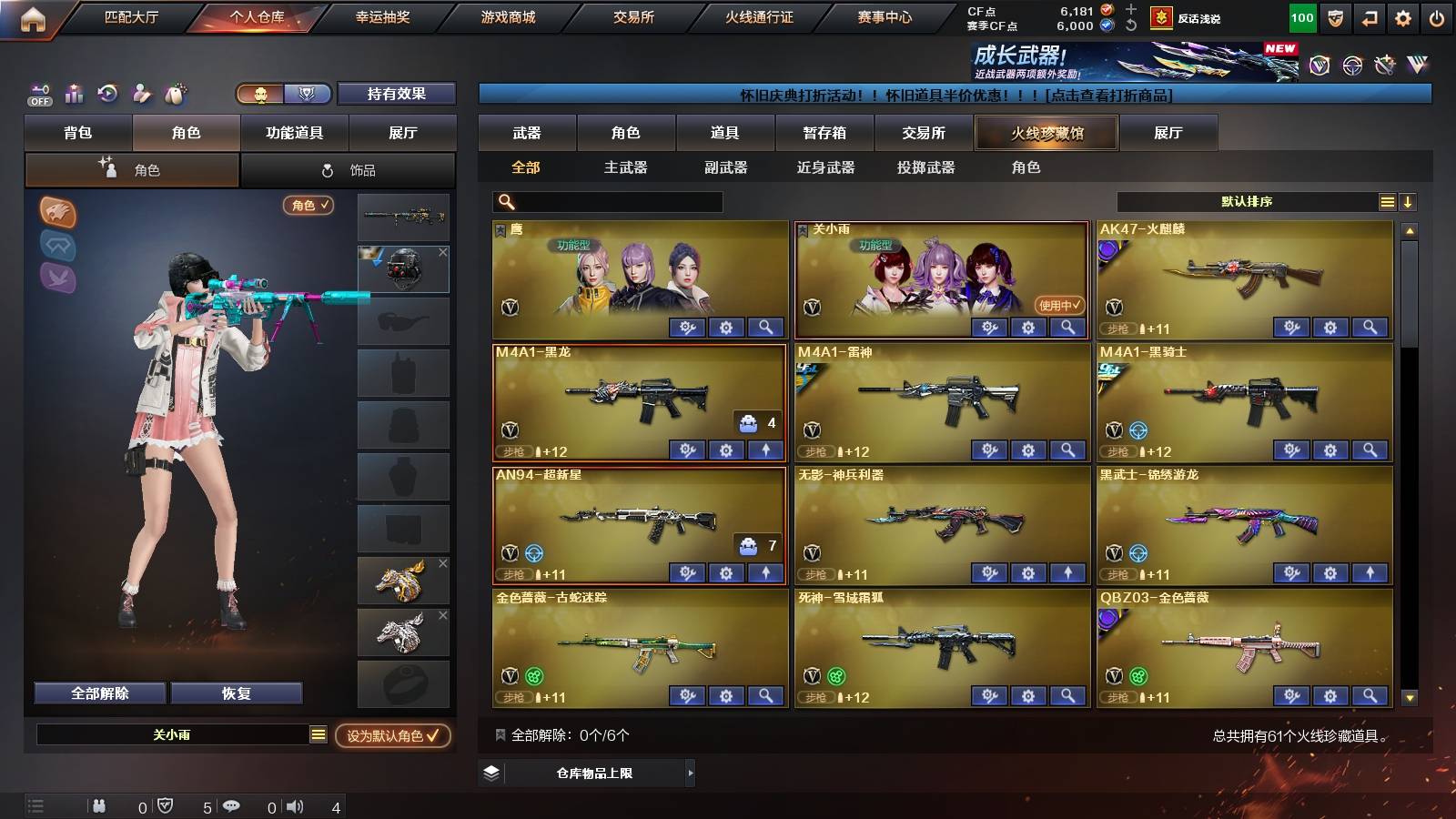1456x819 pixels.
Task: Click the pet egg icon in left toolbar
Action: [175, 94]
